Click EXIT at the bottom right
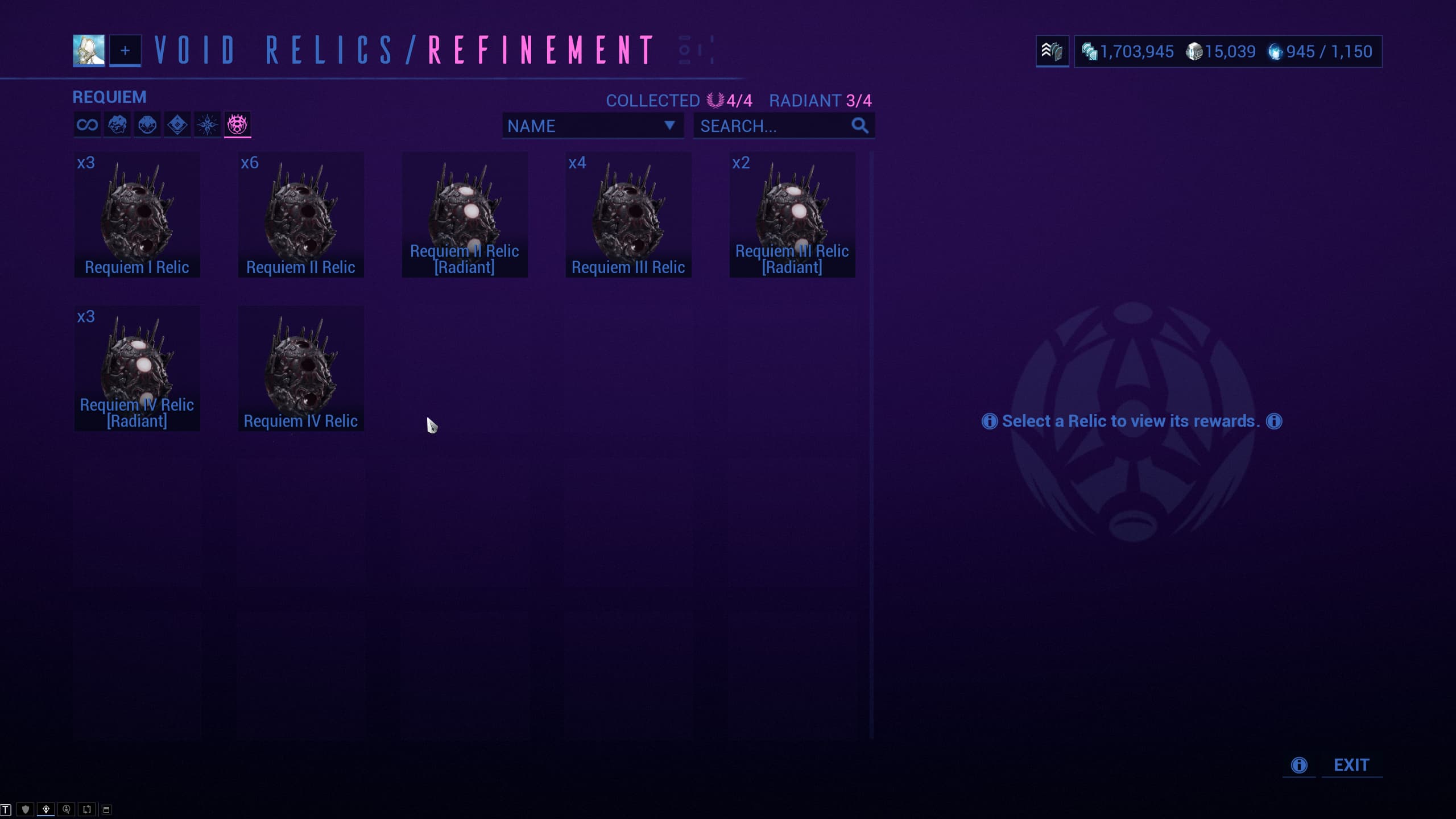 [1352, 765]
